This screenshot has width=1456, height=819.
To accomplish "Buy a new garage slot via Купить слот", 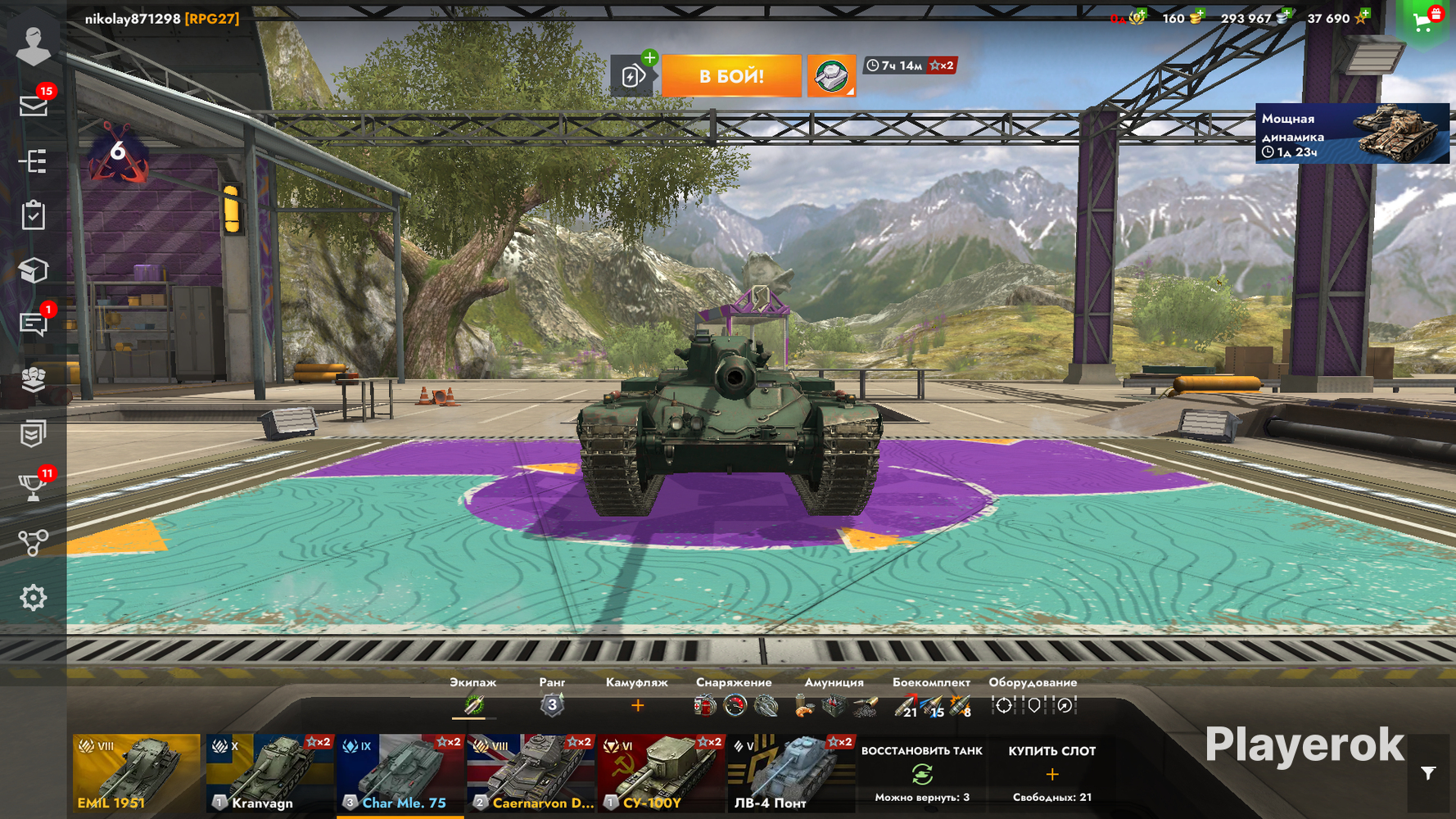I will (x=1051, y=774).
